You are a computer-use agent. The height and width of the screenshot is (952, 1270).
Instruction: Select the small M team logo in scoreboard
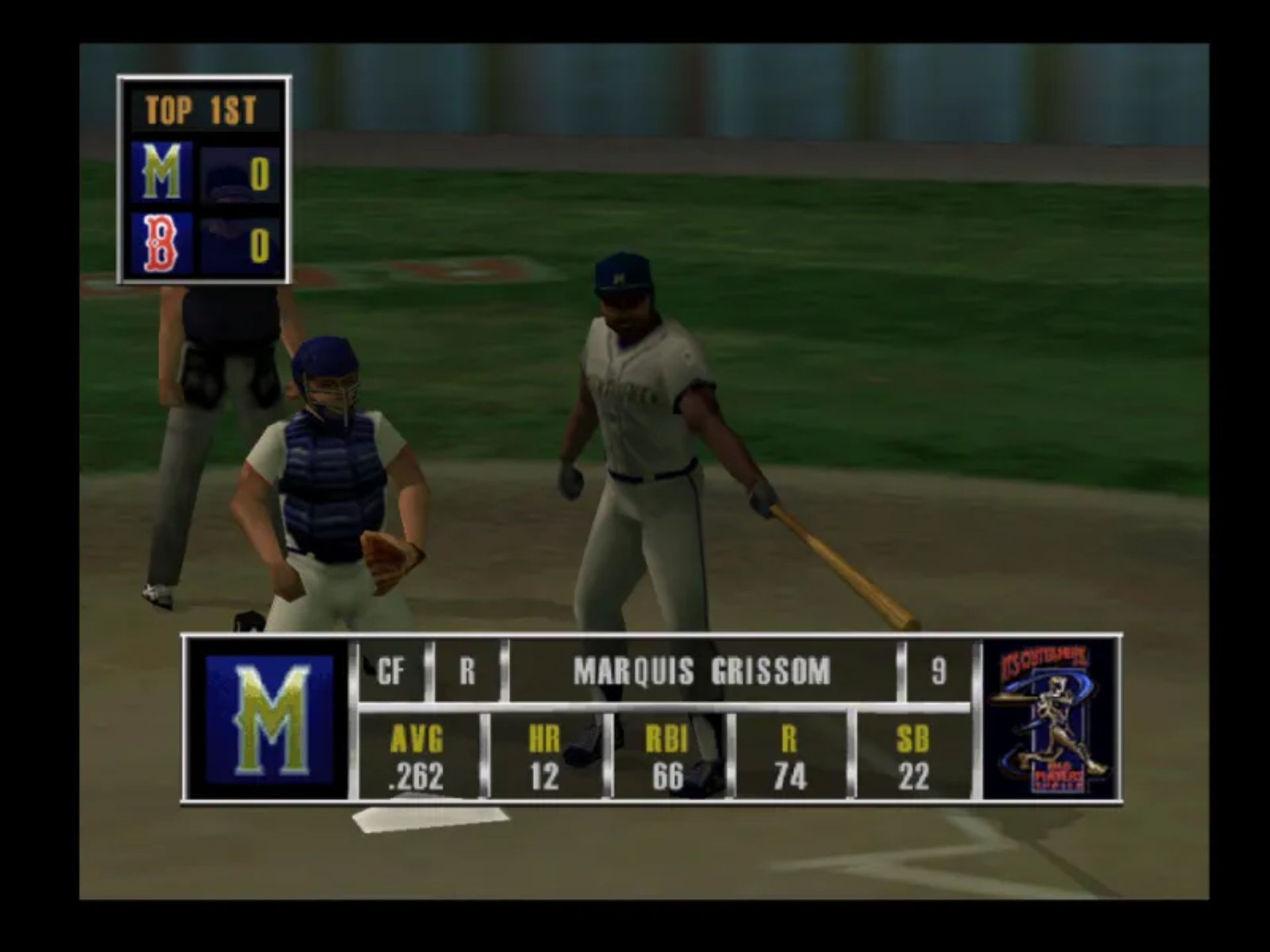pos(161,173)
